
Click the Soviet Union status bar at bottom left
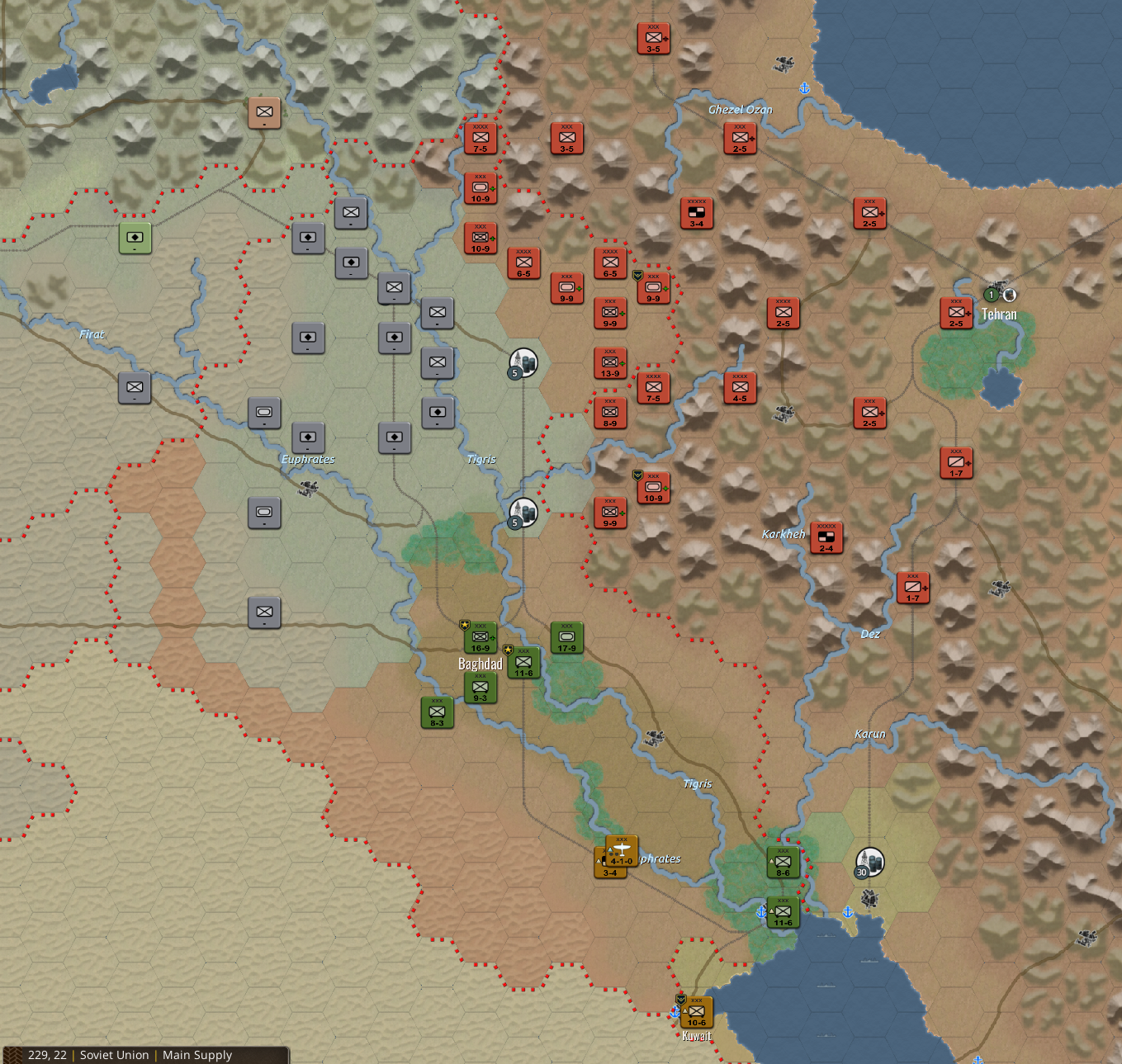pos(116,1055)
